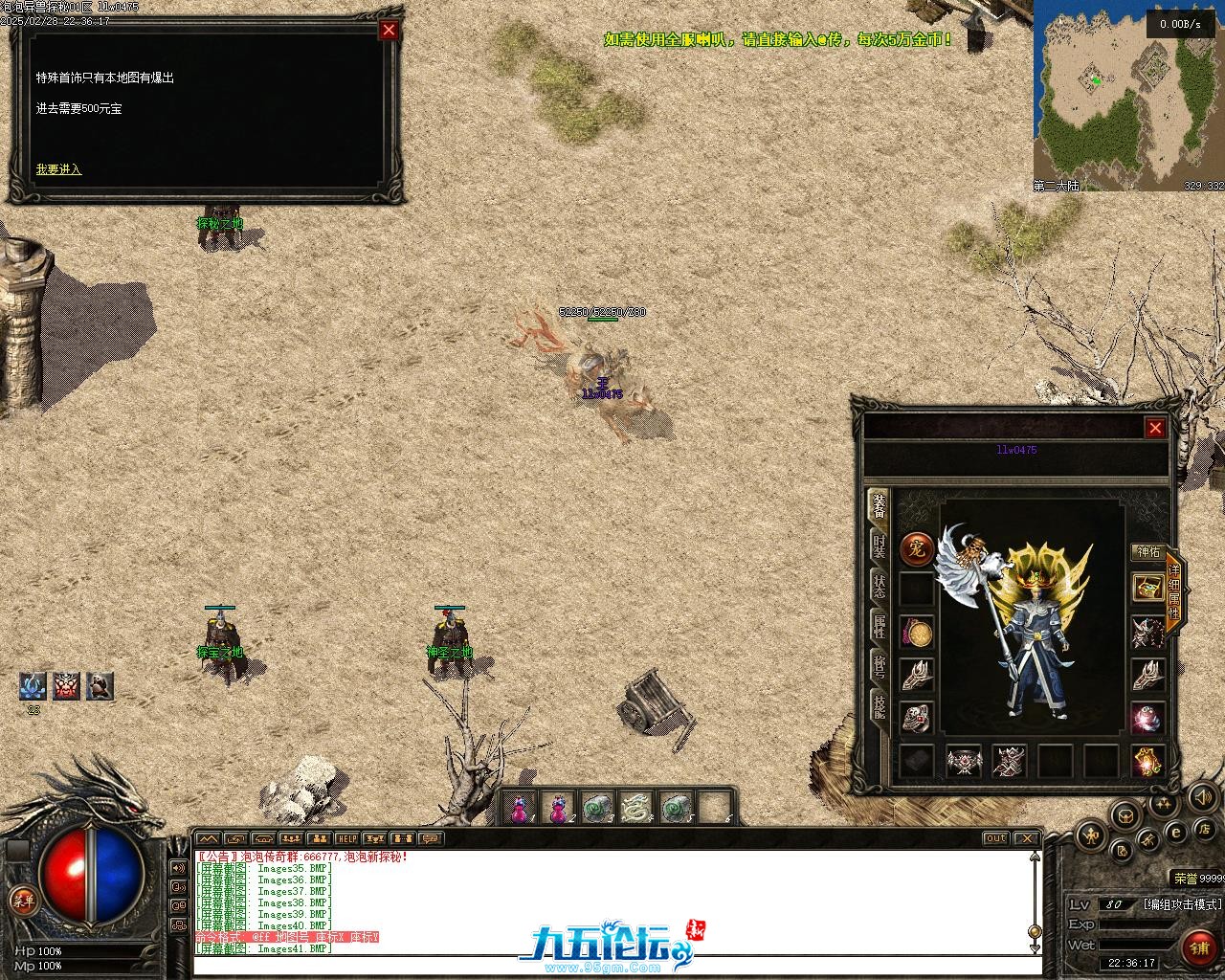
Task: Click the HELP button above chat
Action: tap(345, 839)
